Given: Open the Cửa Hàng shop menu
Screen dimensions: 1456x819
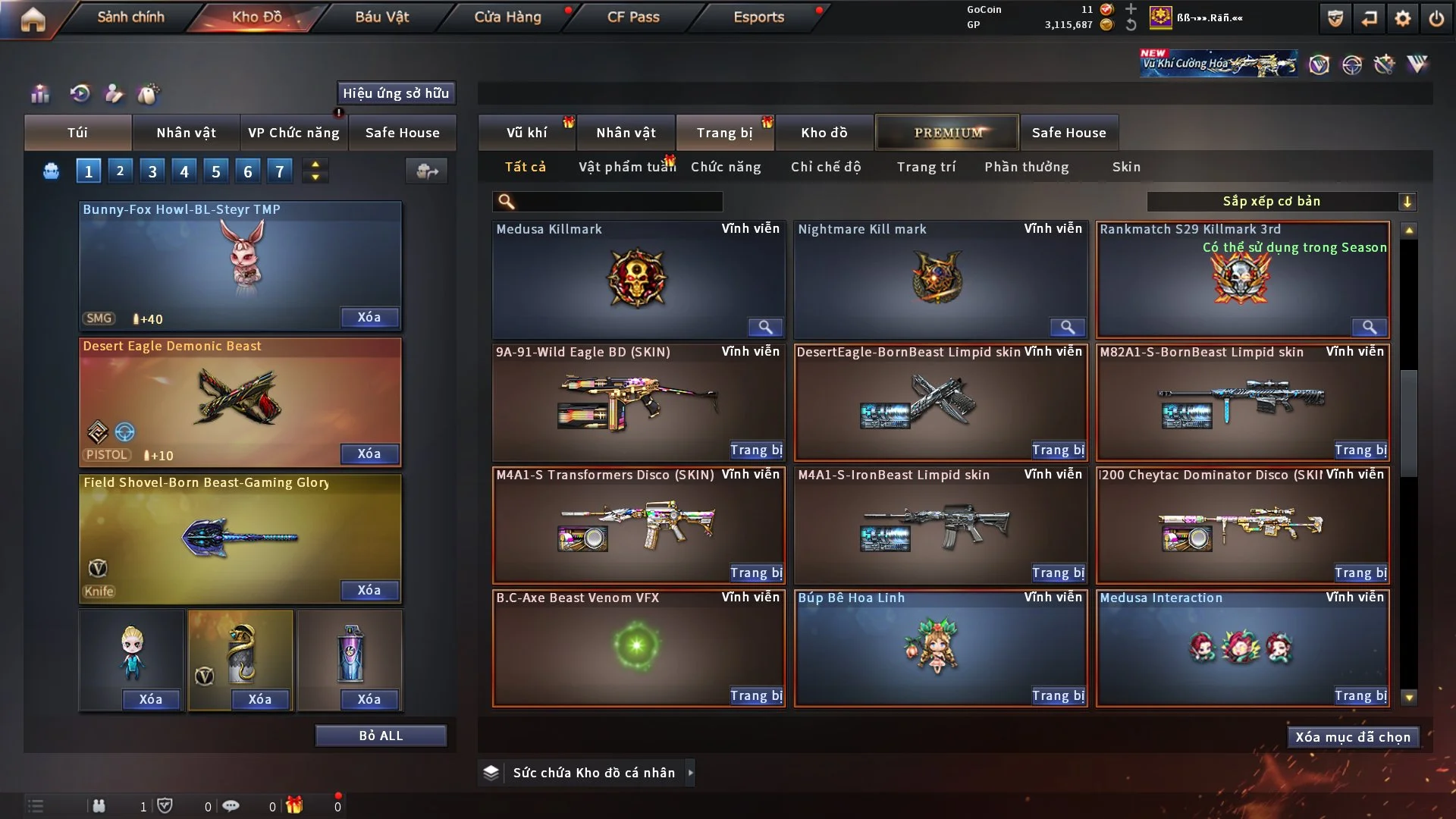Looking at the screenshot, I should (507, 17).
